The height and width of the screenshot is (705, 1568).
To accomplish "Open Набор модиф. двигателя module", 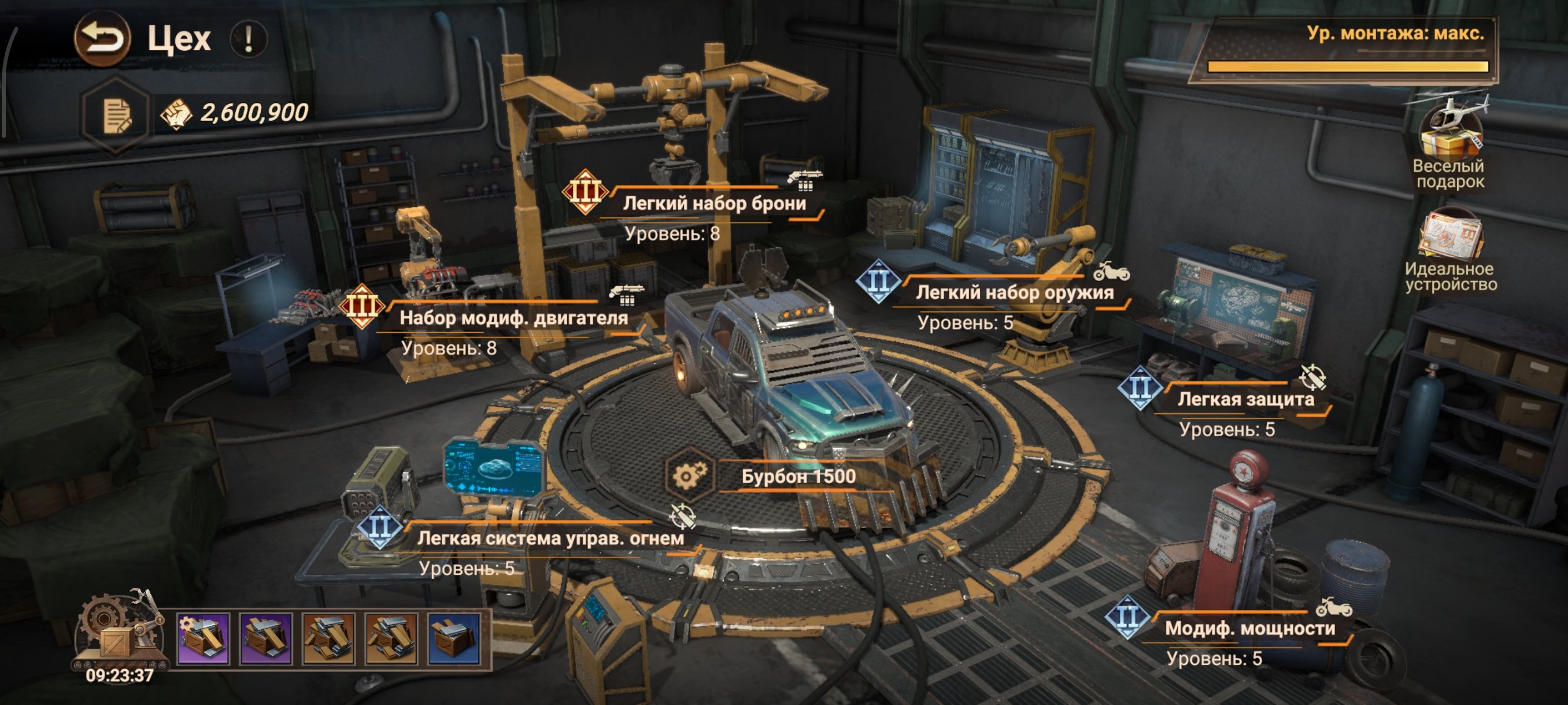I will pos(512,318).
